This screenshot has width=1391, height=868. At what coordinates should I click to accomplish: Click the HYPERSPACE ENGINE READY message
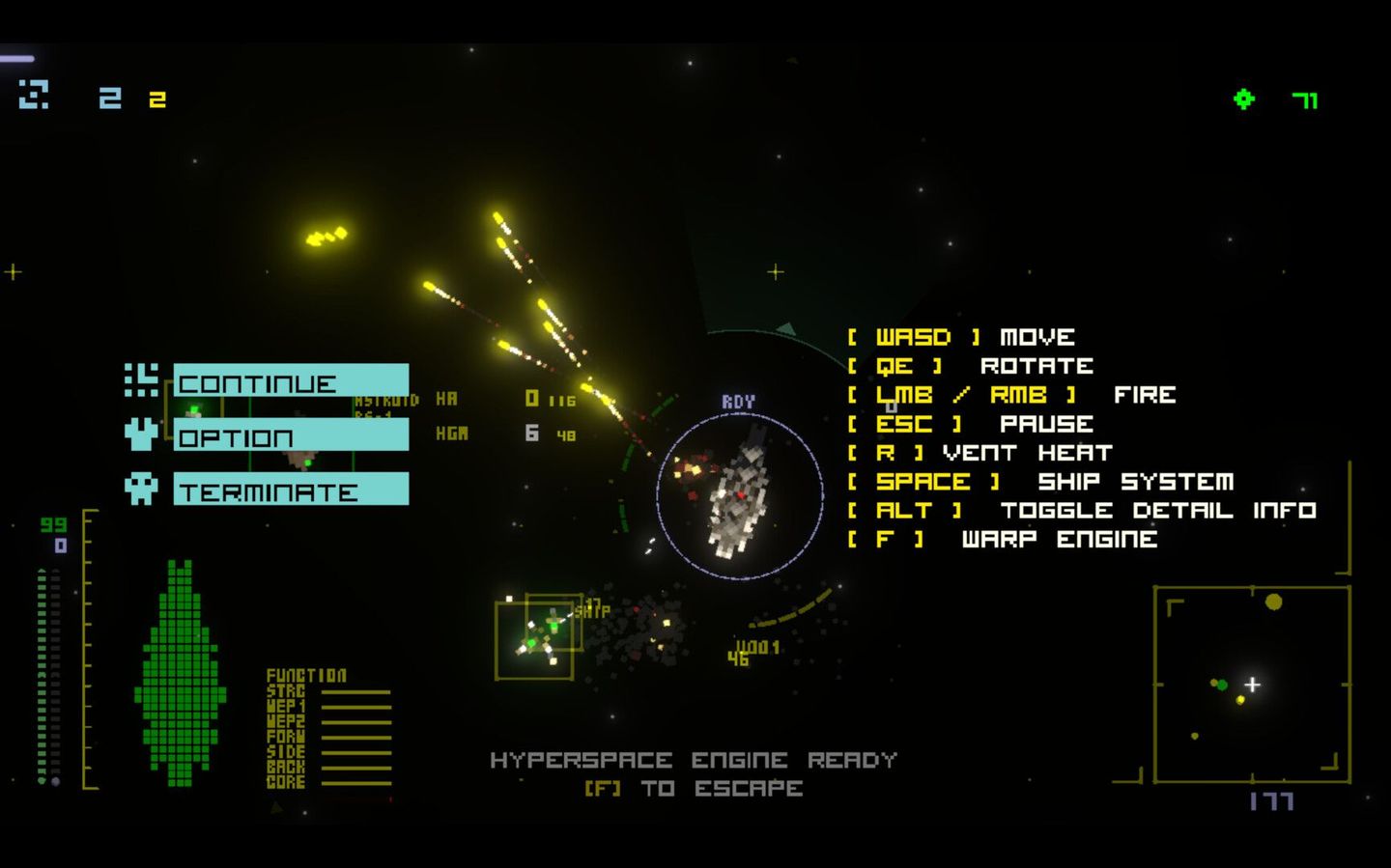pyautogui.click(x=692, y=760)
